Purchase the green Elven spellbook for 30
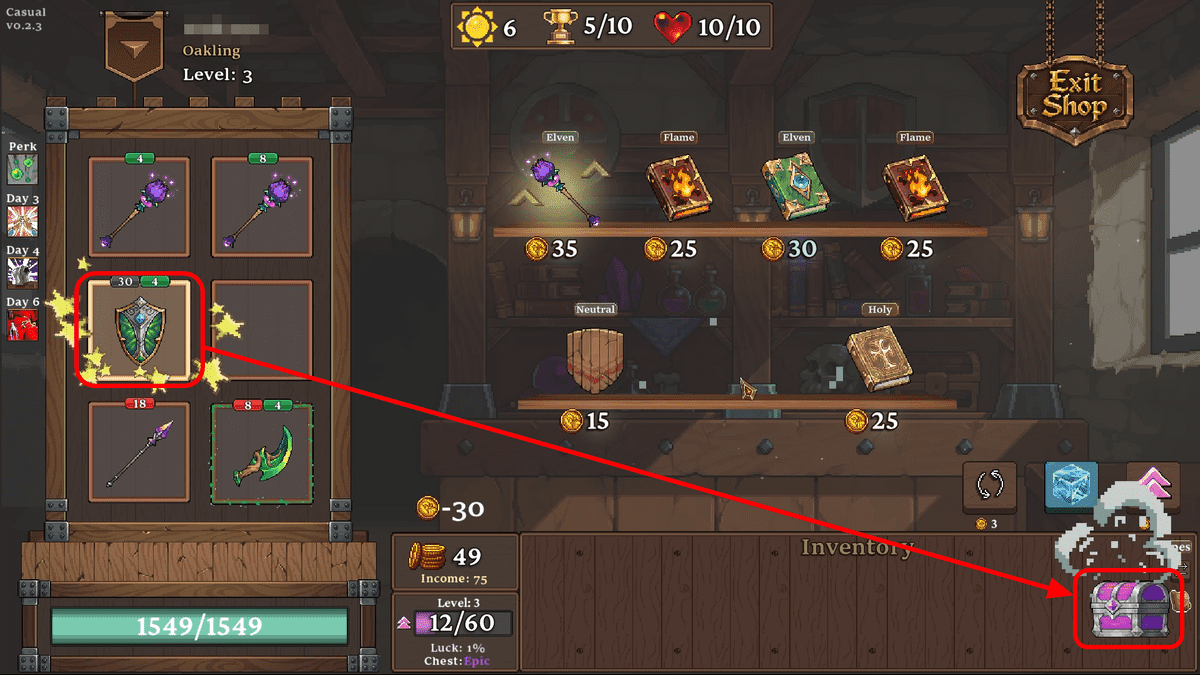Image resolution: width=1200 pixels, height=675 pixels. tap(797, 187)
